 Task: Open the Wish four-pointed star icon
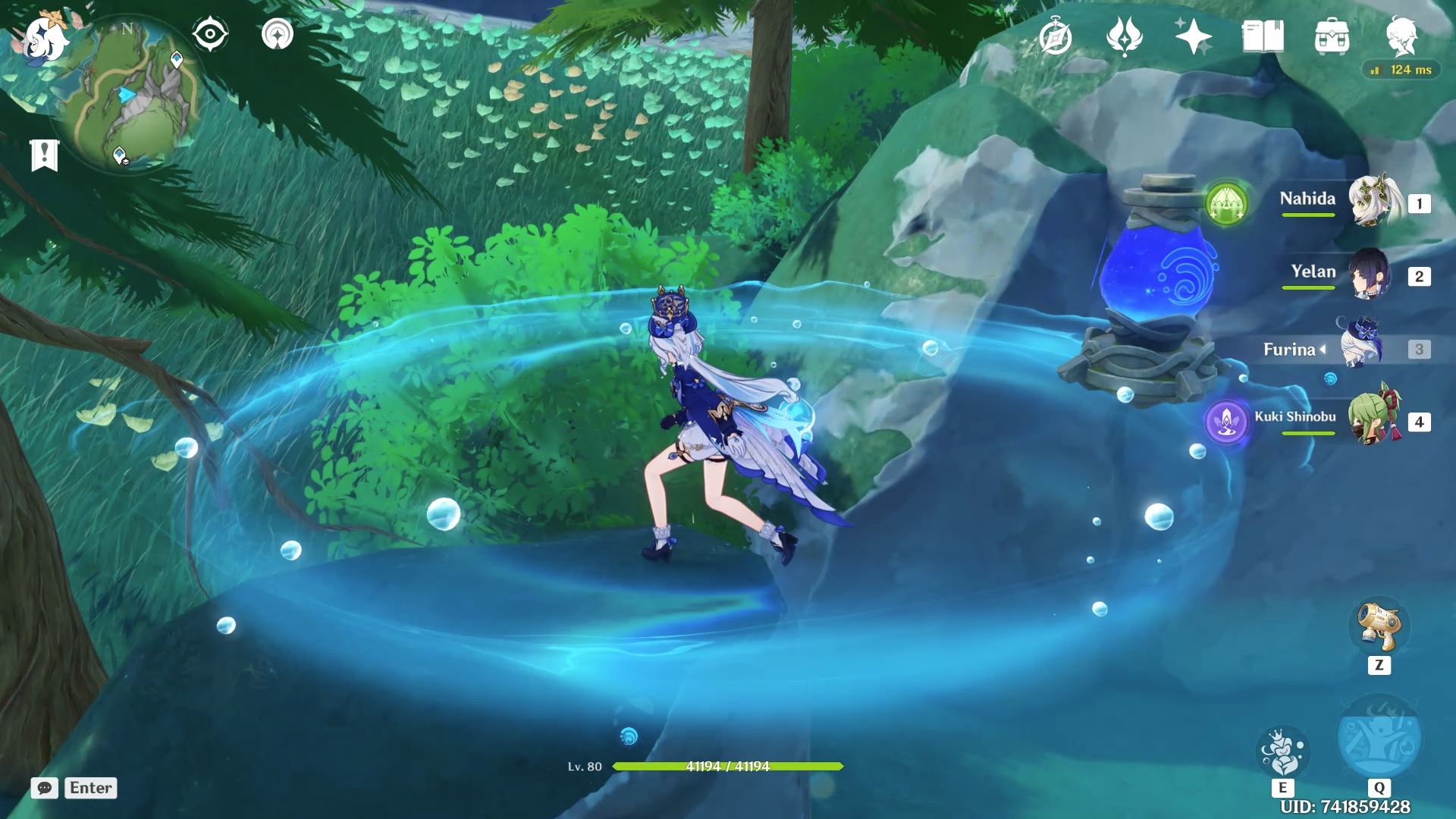(x=1193, y=36)
